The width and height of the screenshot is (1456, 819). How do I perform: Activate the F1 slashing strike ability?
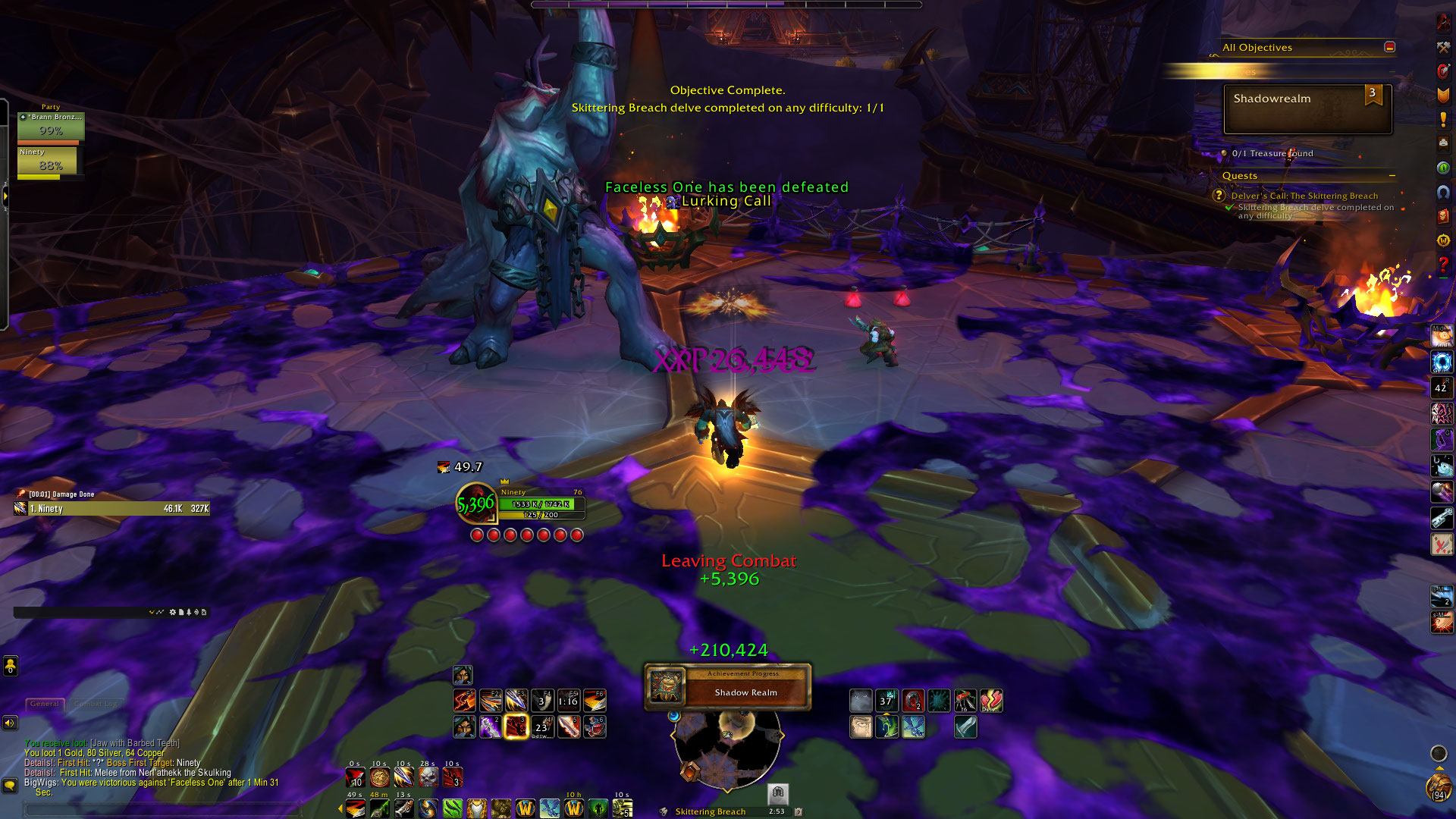click(x=464, y=700)
